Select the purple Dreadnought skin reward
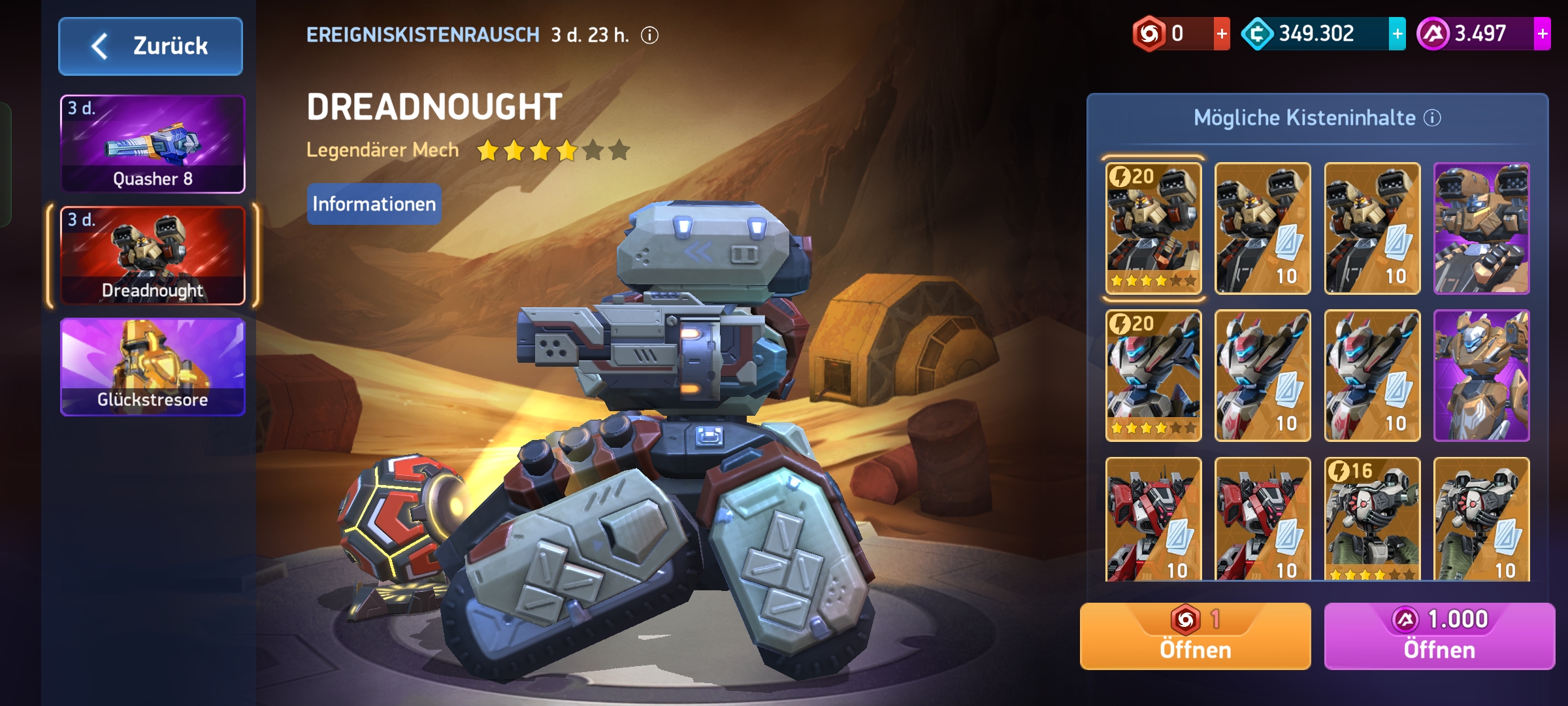The height and width of the screenshot is (706, 1568). point(1481,228)
